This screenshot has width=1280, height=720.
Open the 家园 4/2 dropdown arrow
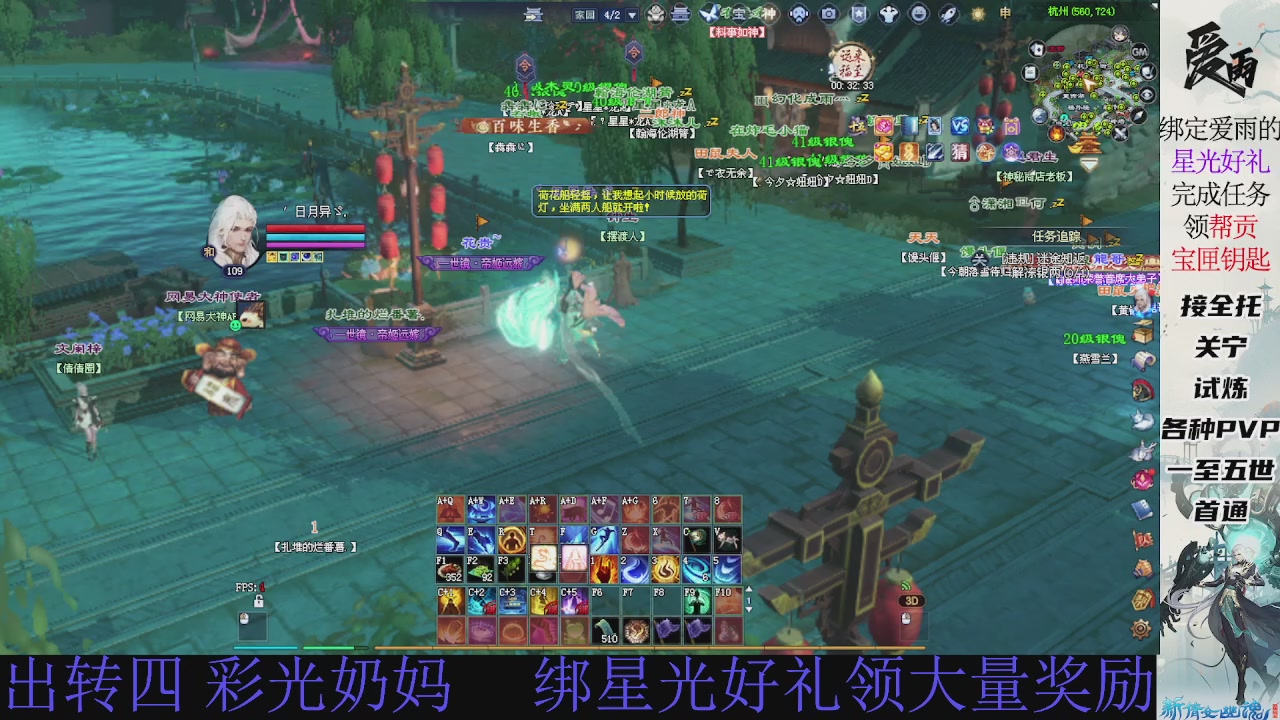click(632, 13)
